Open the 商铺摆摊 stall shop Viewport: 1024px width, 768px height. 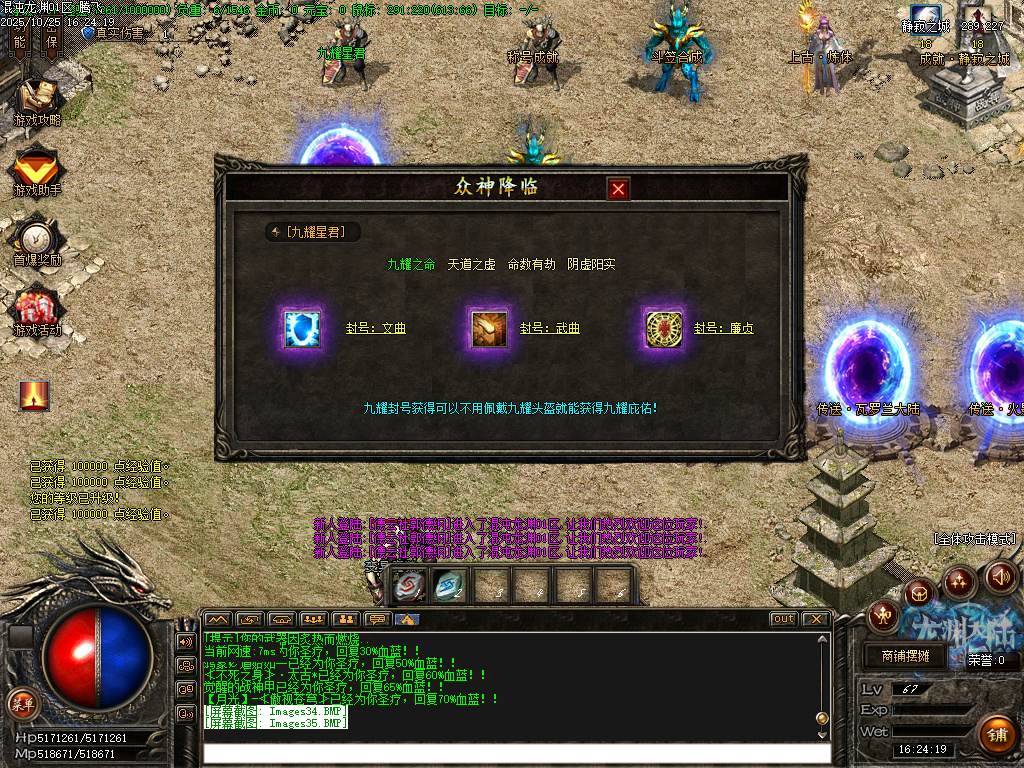click(x=905, y=656)
